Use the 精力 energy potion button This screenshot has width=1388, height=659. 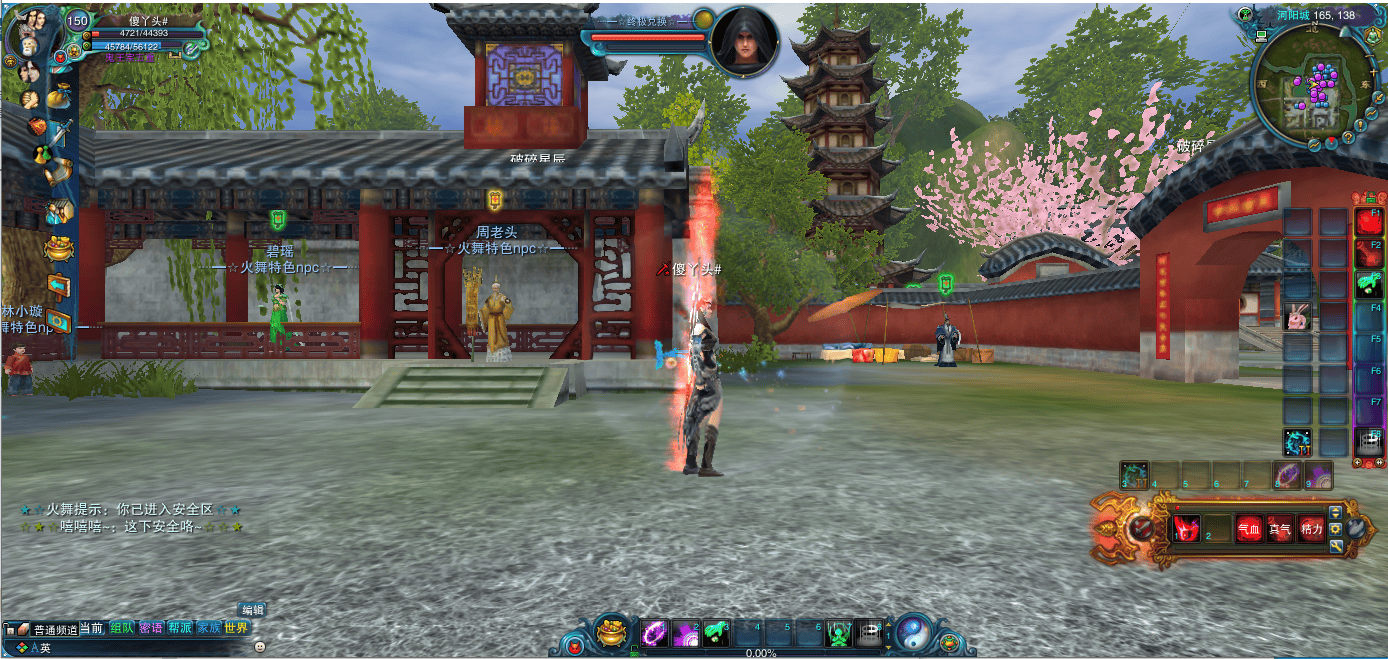click(1311, 529)
